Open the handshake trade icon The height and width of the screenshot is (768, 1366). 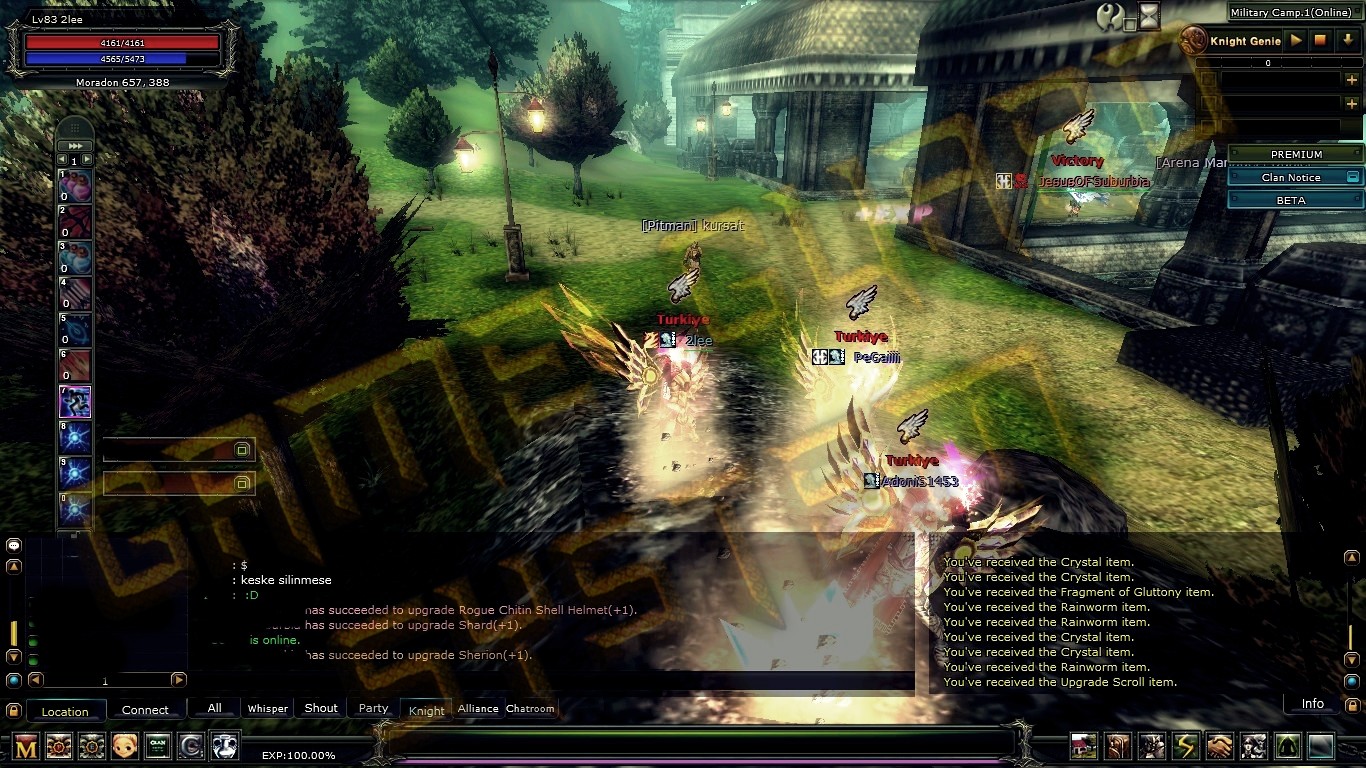pos(1219,746)
